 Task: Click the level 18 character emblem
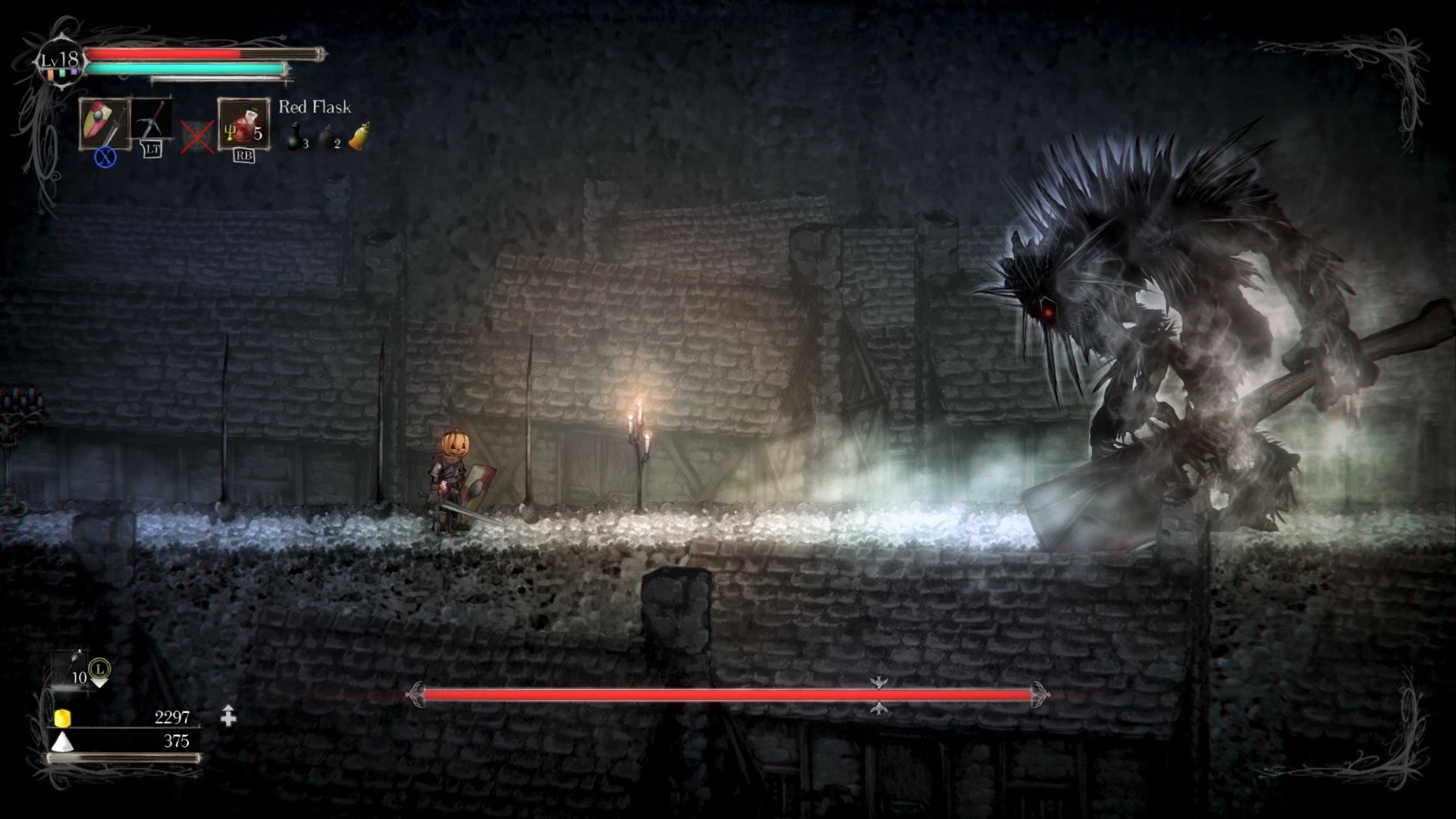(x=61, y=61)
